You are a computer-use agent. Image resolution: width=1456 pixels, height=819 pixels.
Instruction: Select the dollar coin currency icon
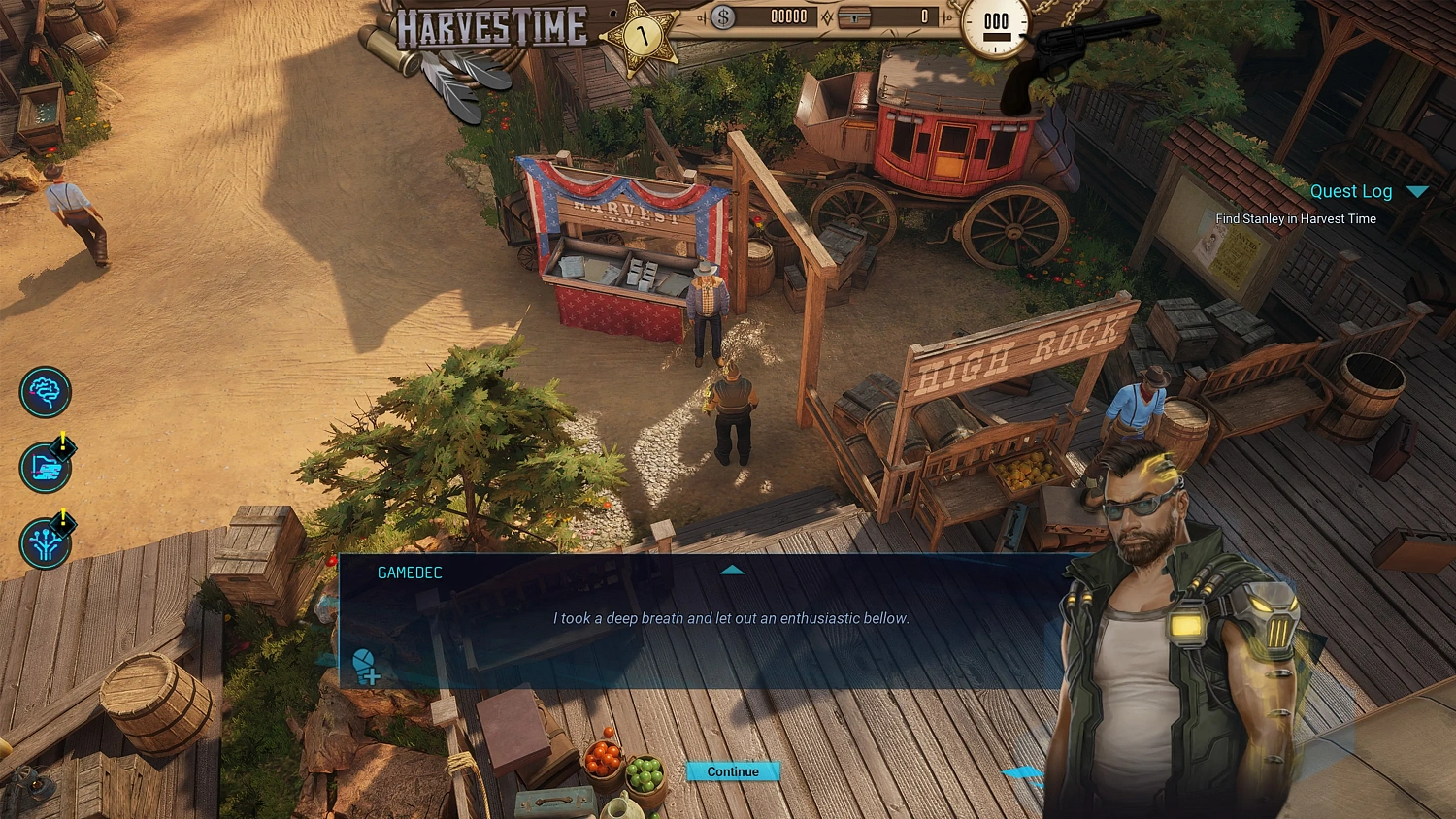pos(722,16)
